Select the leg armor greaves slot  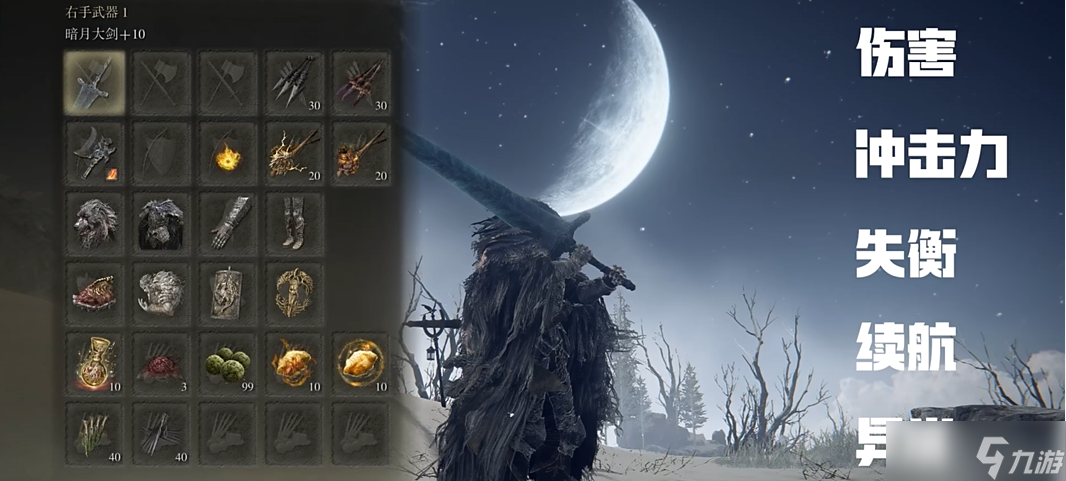point(293,222)
